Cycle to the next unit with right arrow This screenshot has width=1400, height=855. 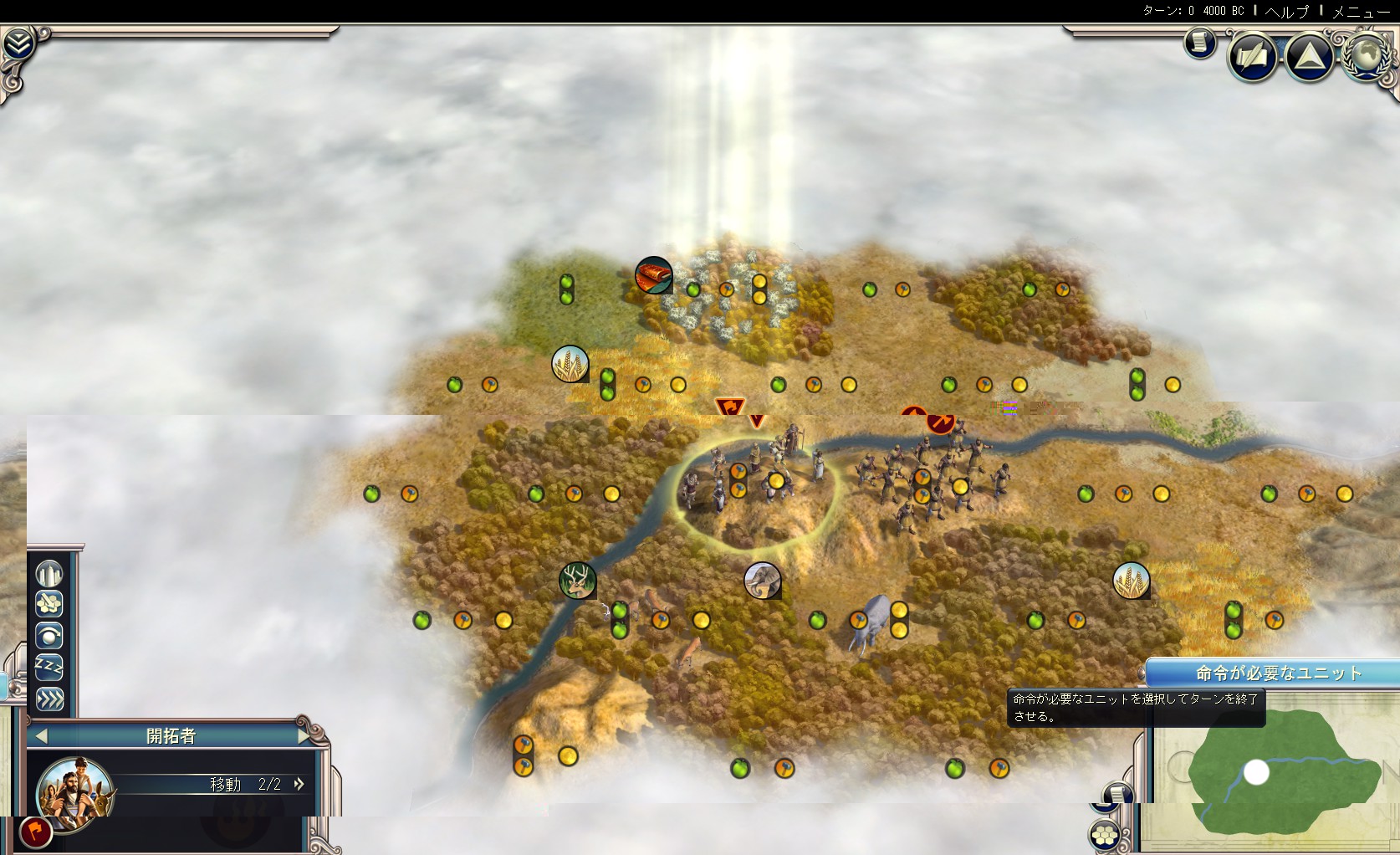coord(304,736)
